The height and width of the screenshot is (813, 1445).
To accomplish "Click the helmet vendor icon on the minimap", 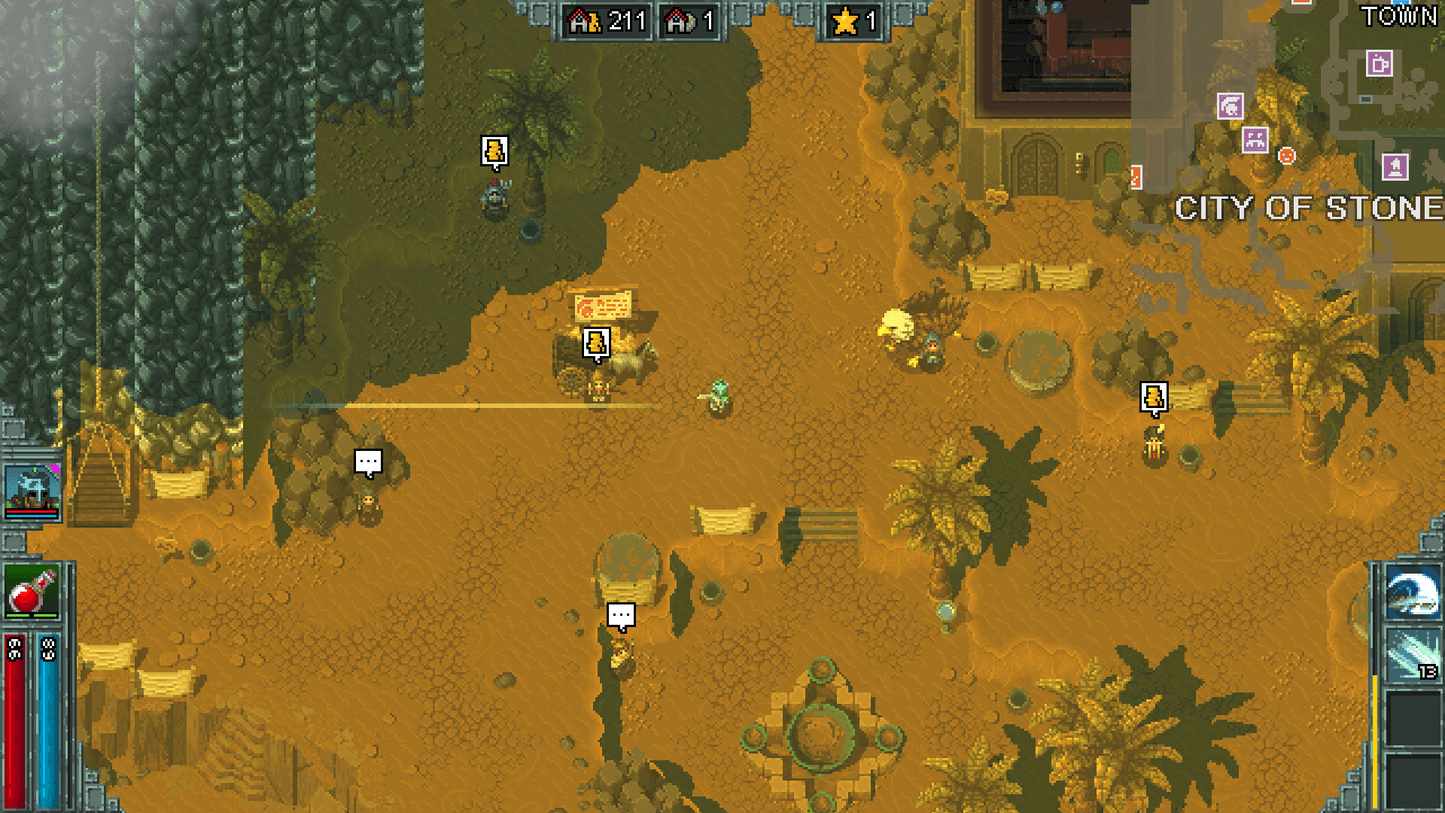I will tap(1230, 106).
